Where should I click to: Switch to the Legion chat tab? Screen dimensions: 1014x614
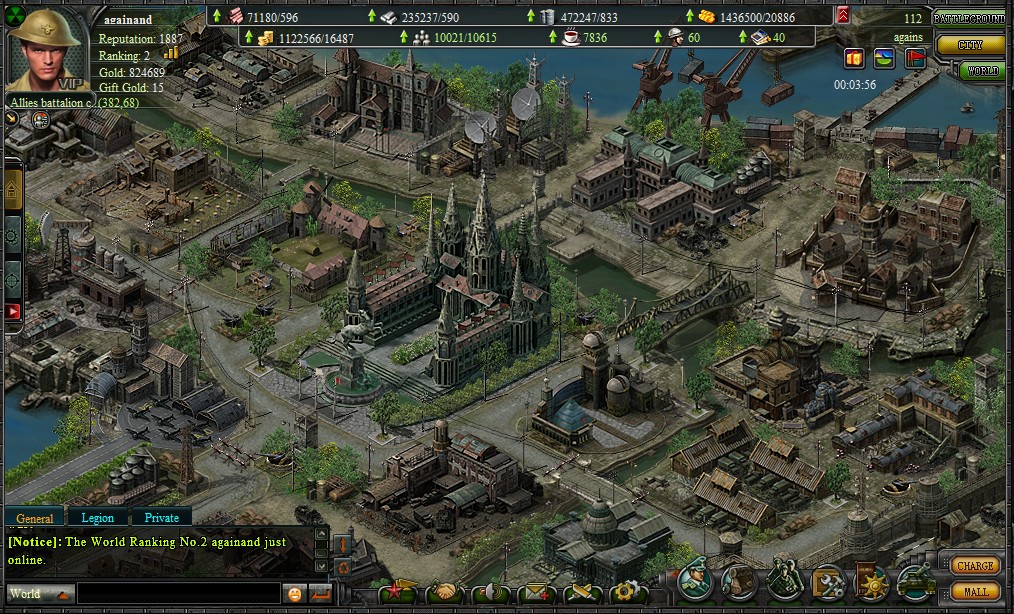[x=97, y=518]
